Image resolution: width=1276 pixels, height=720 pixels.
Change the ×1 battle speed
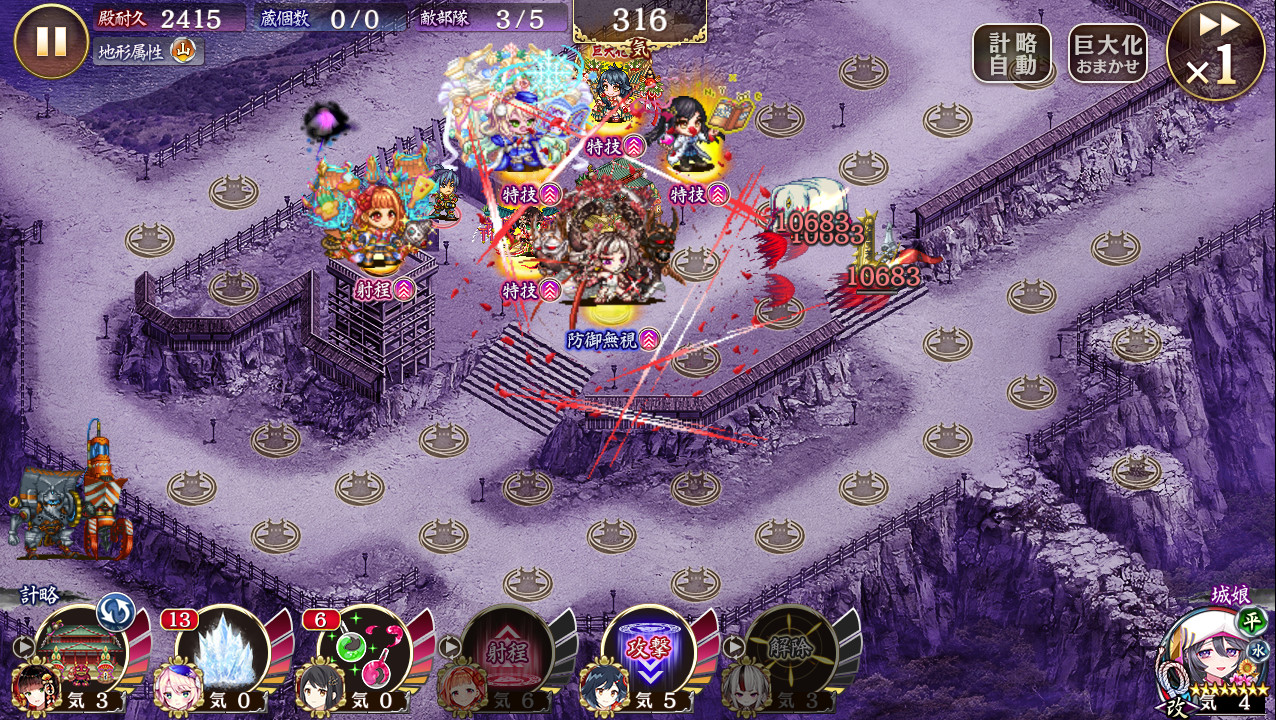1215,52
